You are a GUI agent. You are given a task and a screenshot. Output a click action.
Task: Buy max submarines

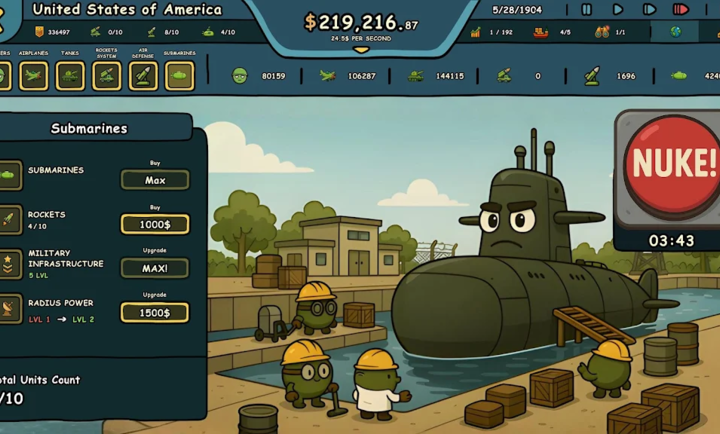click(155, 180)
